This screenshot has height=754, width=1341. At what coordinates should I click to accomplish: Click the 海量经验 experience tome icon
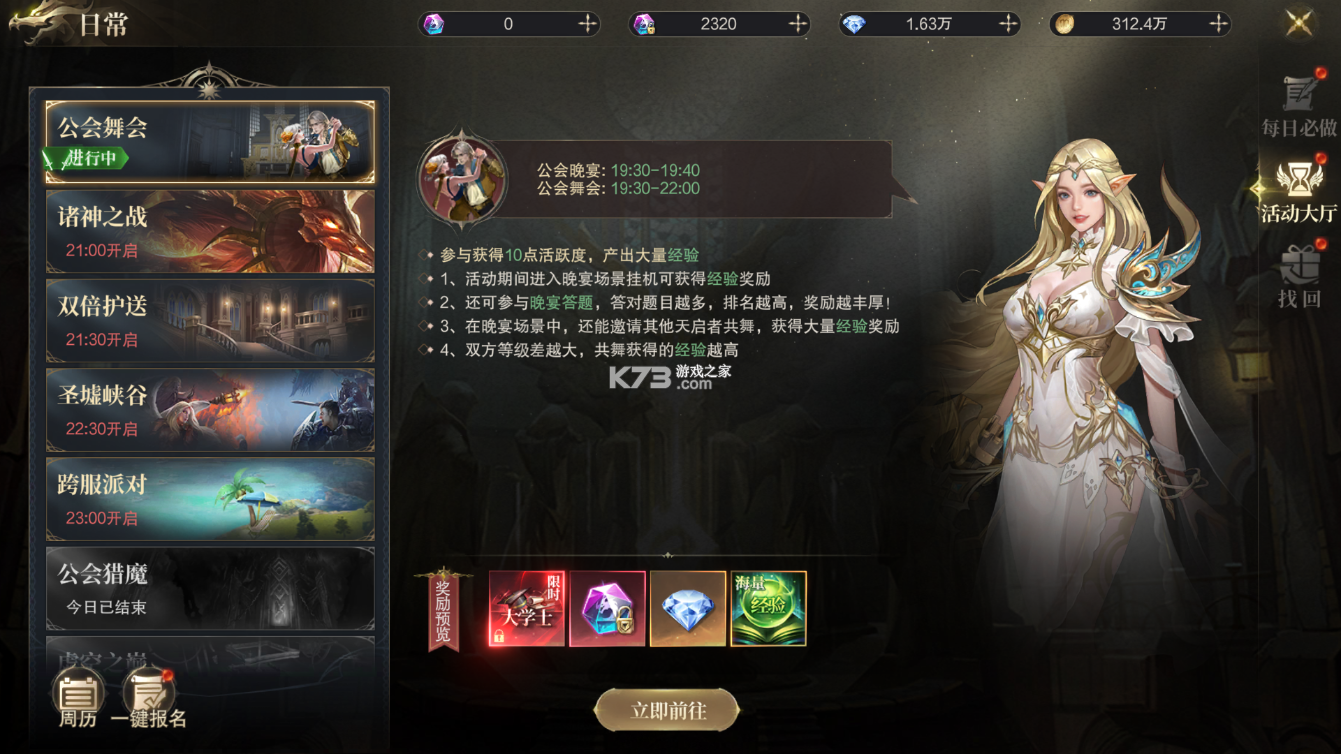pos(768,607)
